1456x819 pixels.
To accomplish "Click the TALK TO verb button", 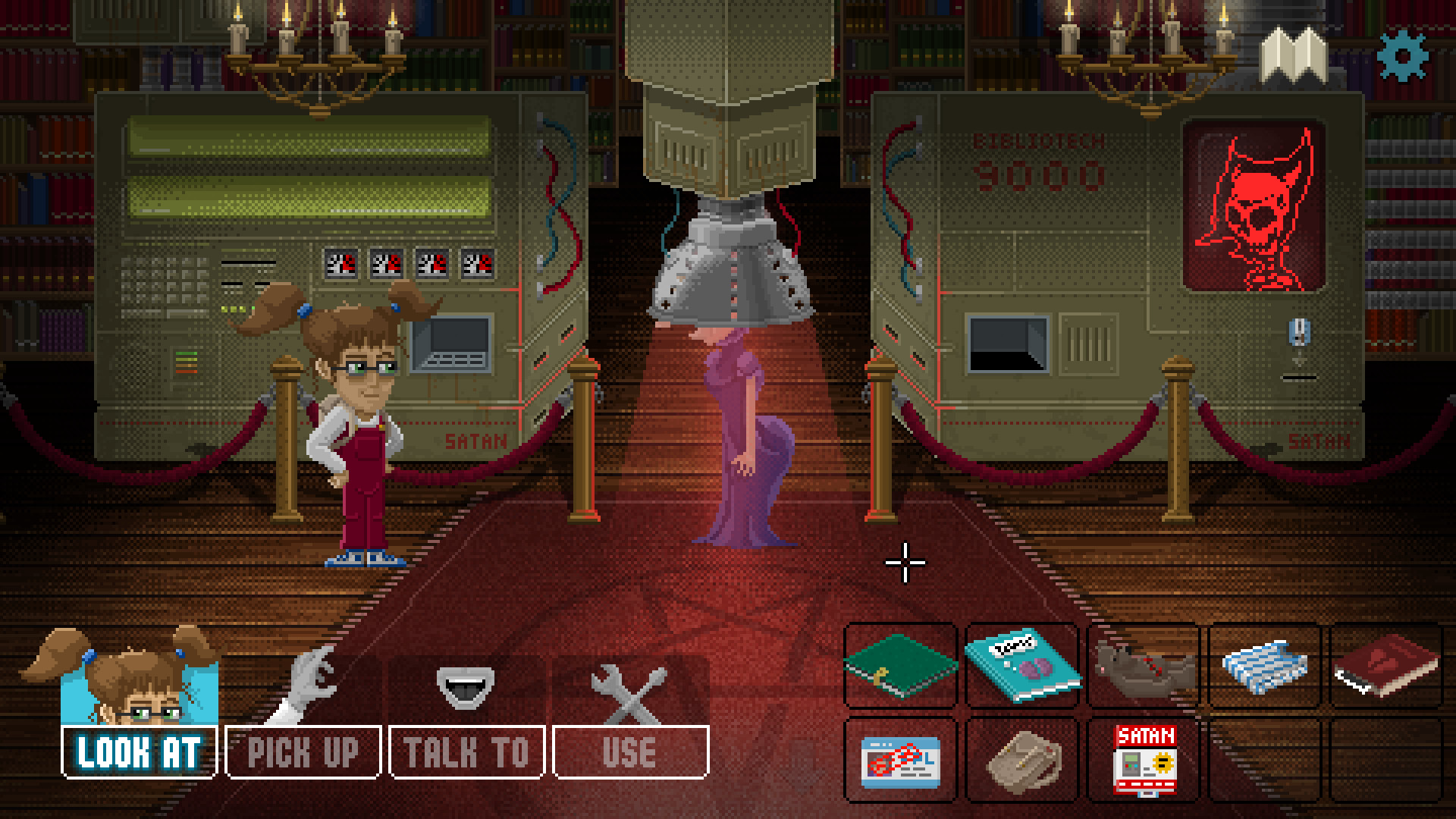I will point(466,752).
